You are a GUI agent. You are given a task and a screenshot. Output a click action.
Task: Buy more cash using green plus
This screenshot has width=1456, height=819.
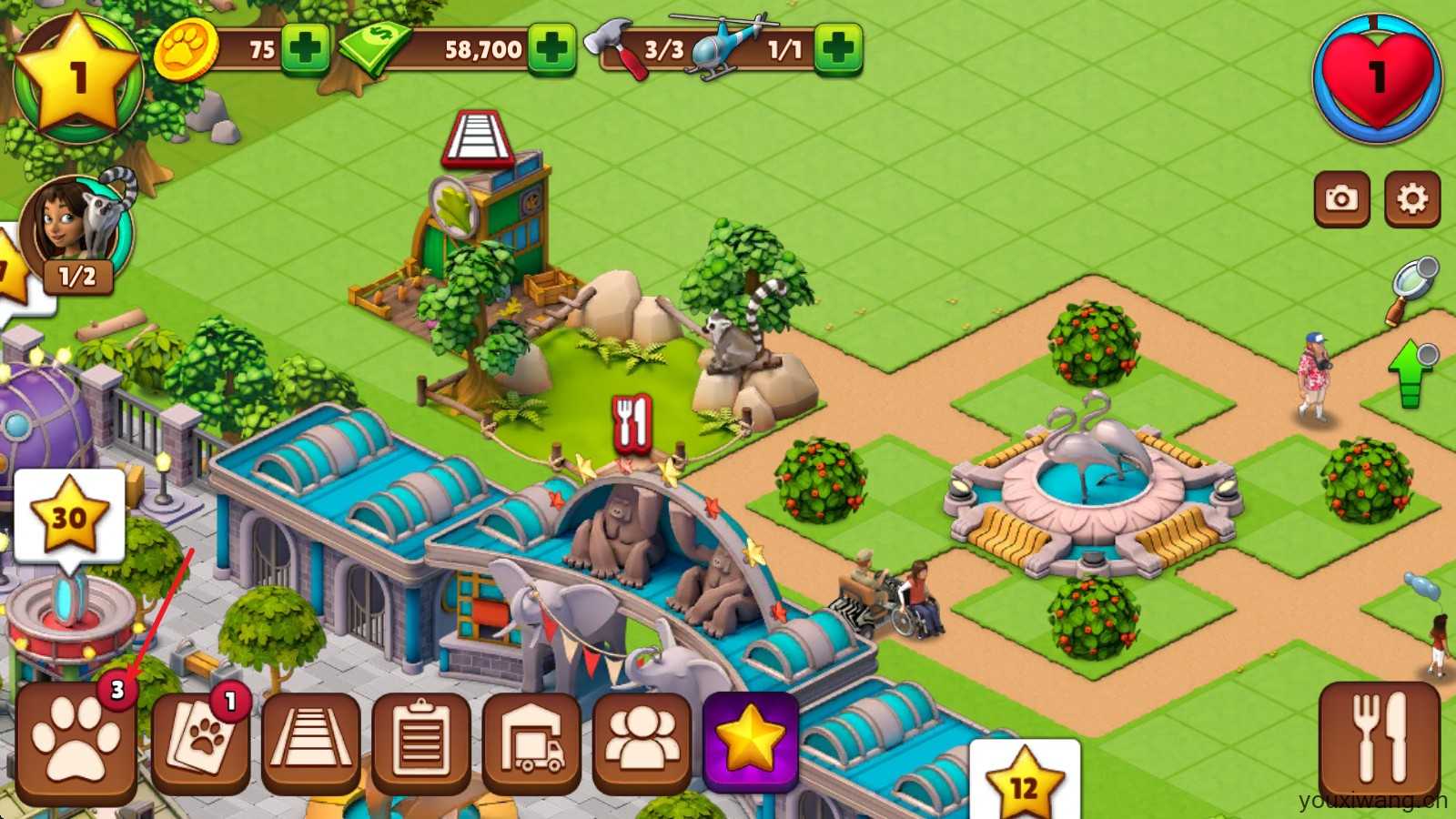(551, 48)
